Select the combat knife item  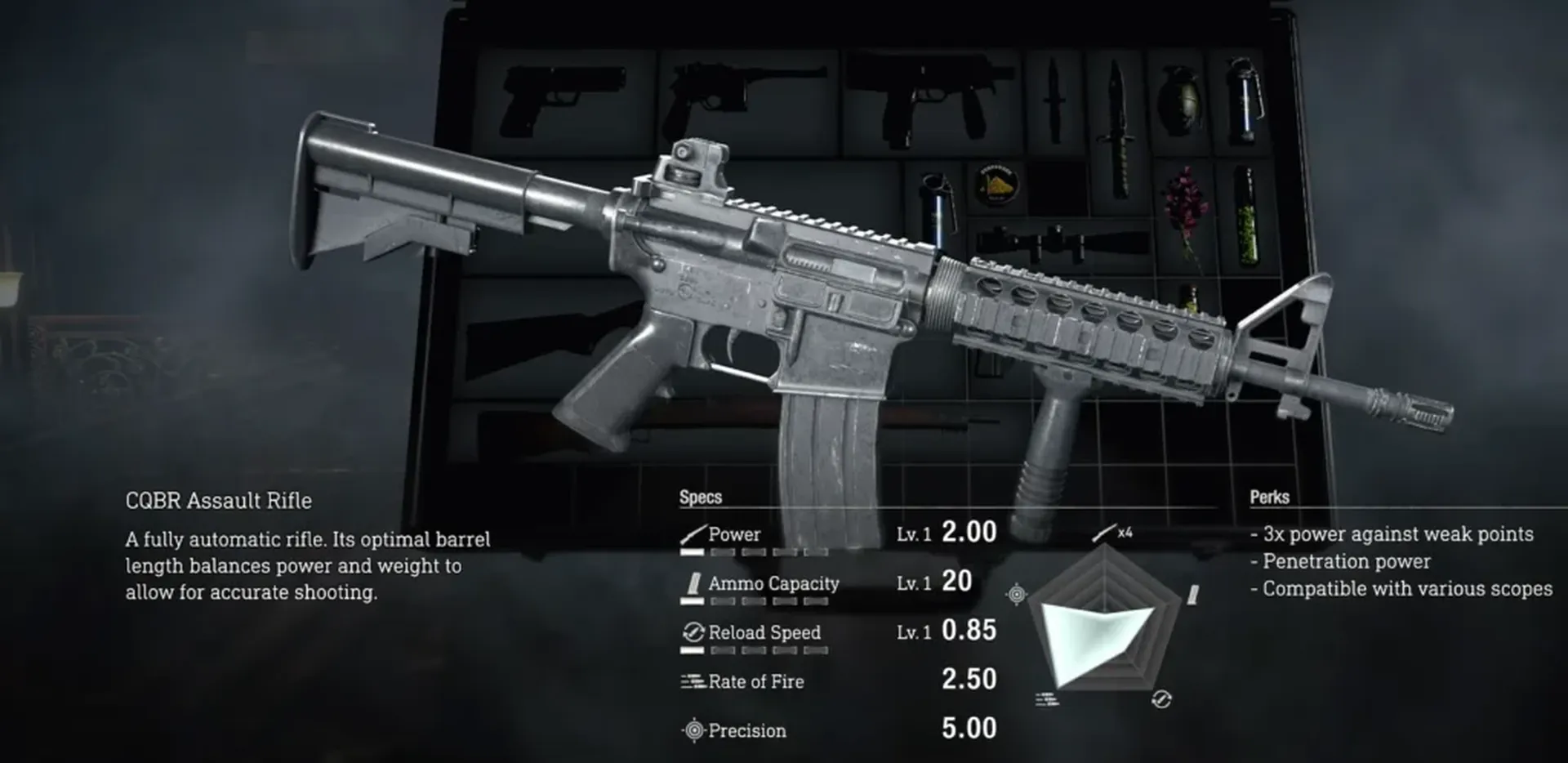1053,98
